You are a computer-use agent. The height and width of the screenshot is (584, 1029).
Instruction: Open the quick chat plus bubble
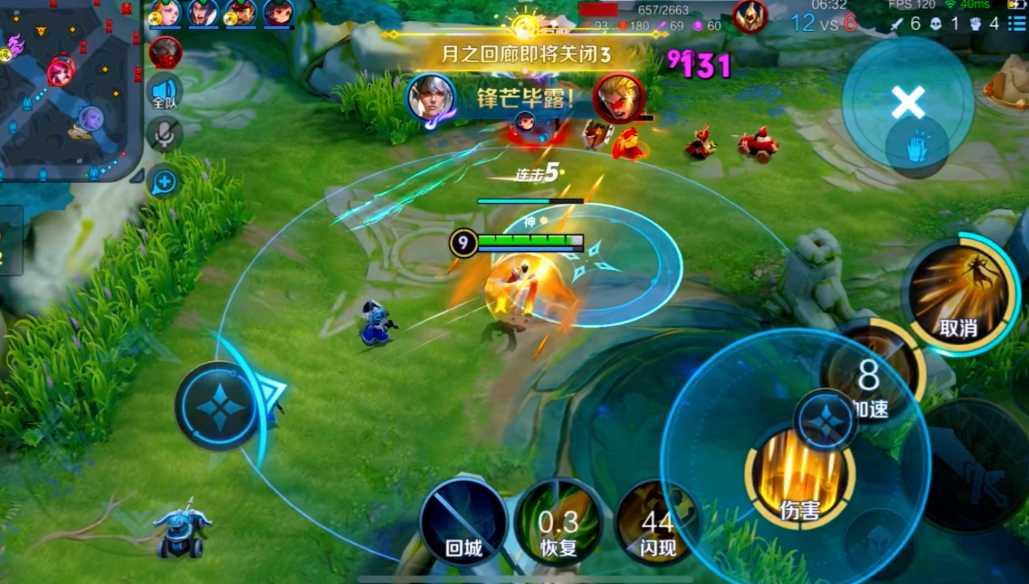tap(165, 181)
